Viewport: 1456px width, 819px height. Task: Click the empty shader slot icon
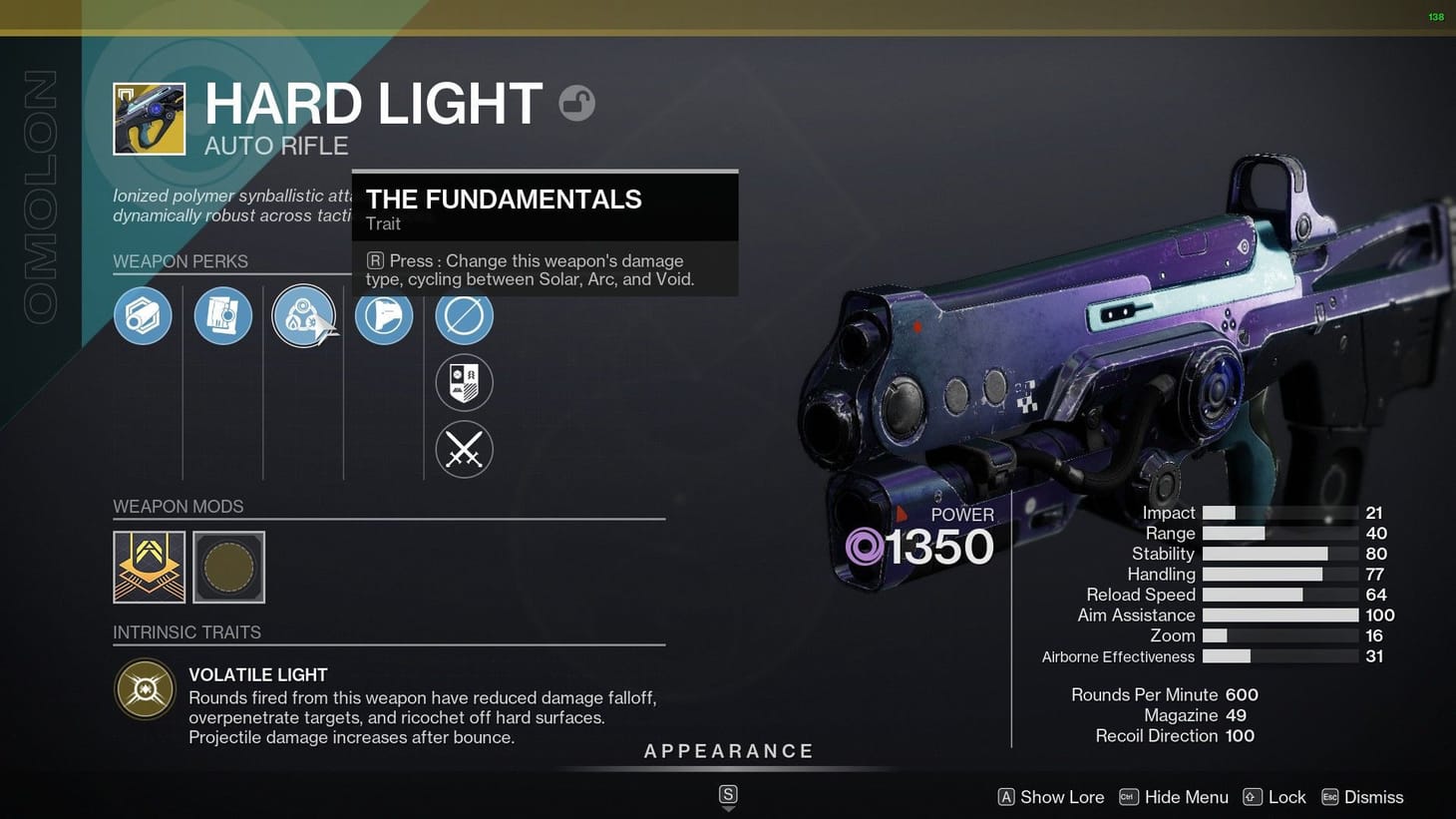coord(464,315)
